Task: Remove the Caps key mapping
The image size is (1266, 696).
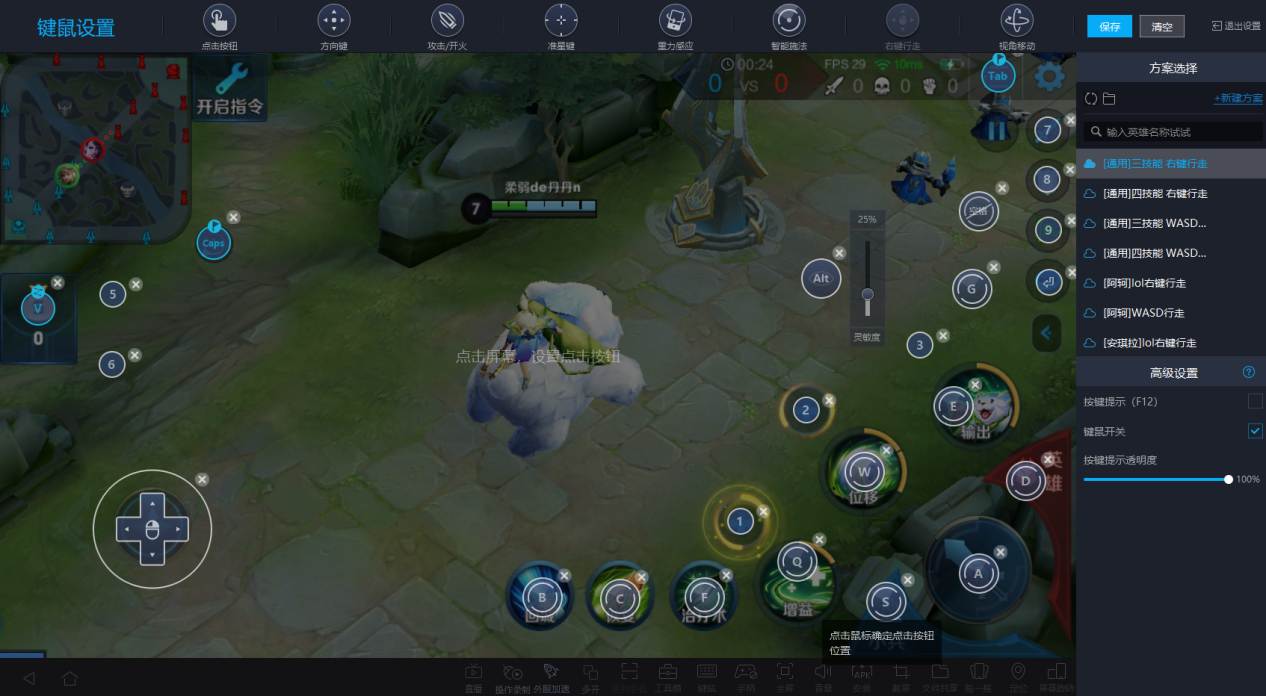Action: point(233,217)
